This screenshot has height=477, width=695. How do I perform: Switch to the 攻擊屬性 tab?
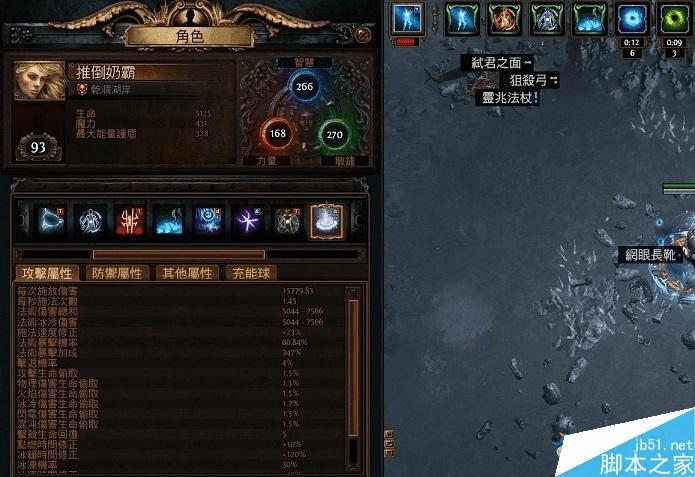click(47, 273)
